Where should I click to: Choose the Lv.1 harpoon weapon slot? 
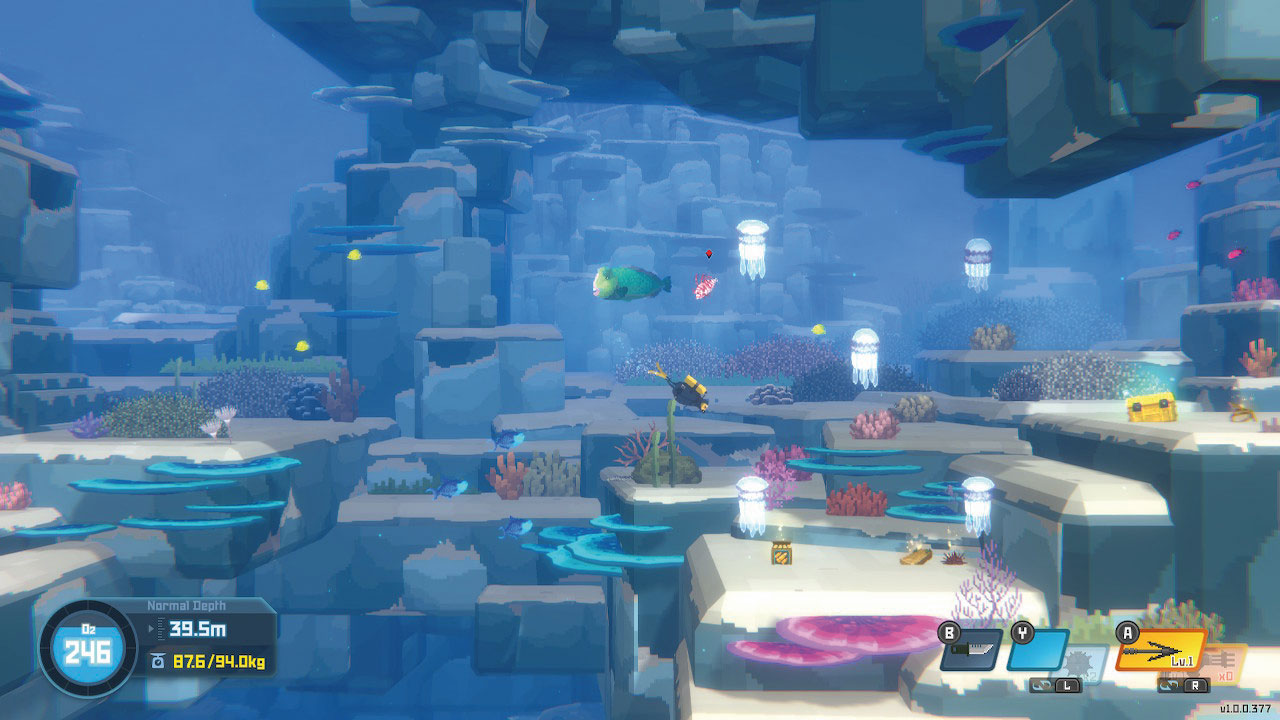[1160, 651]
